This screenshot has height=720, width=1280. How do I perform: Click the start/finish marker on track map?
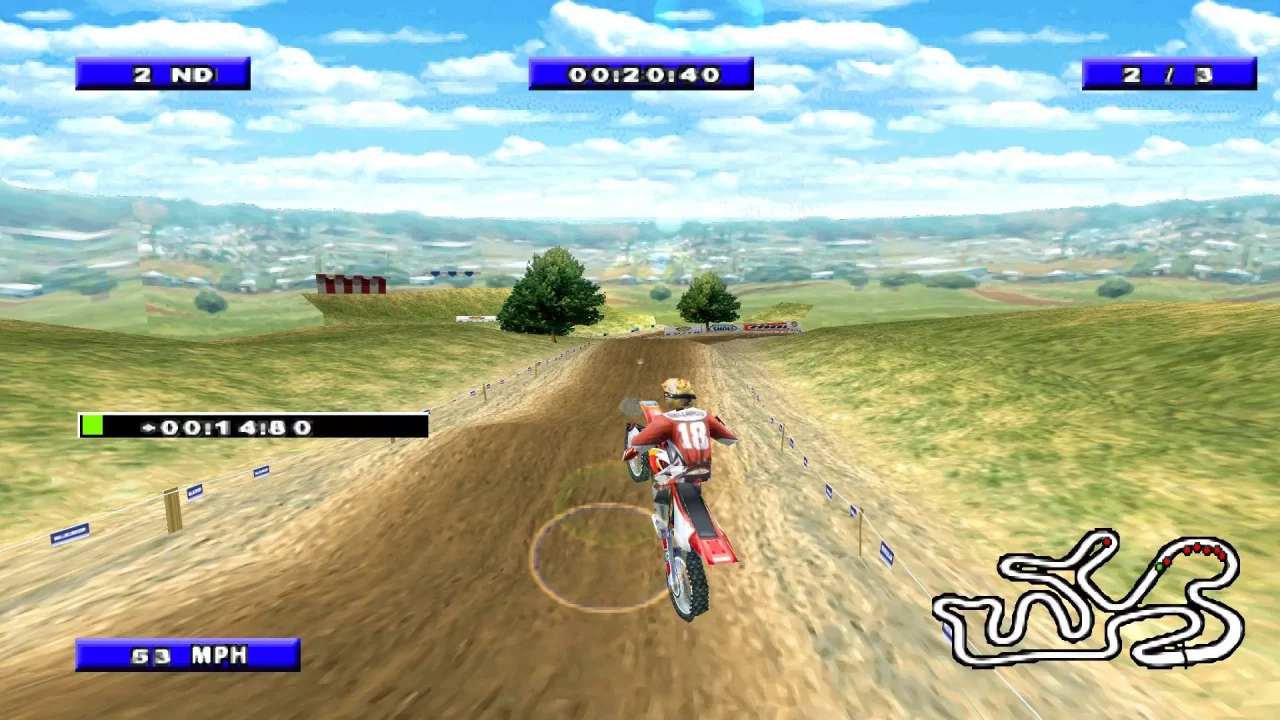point(1187,656)
